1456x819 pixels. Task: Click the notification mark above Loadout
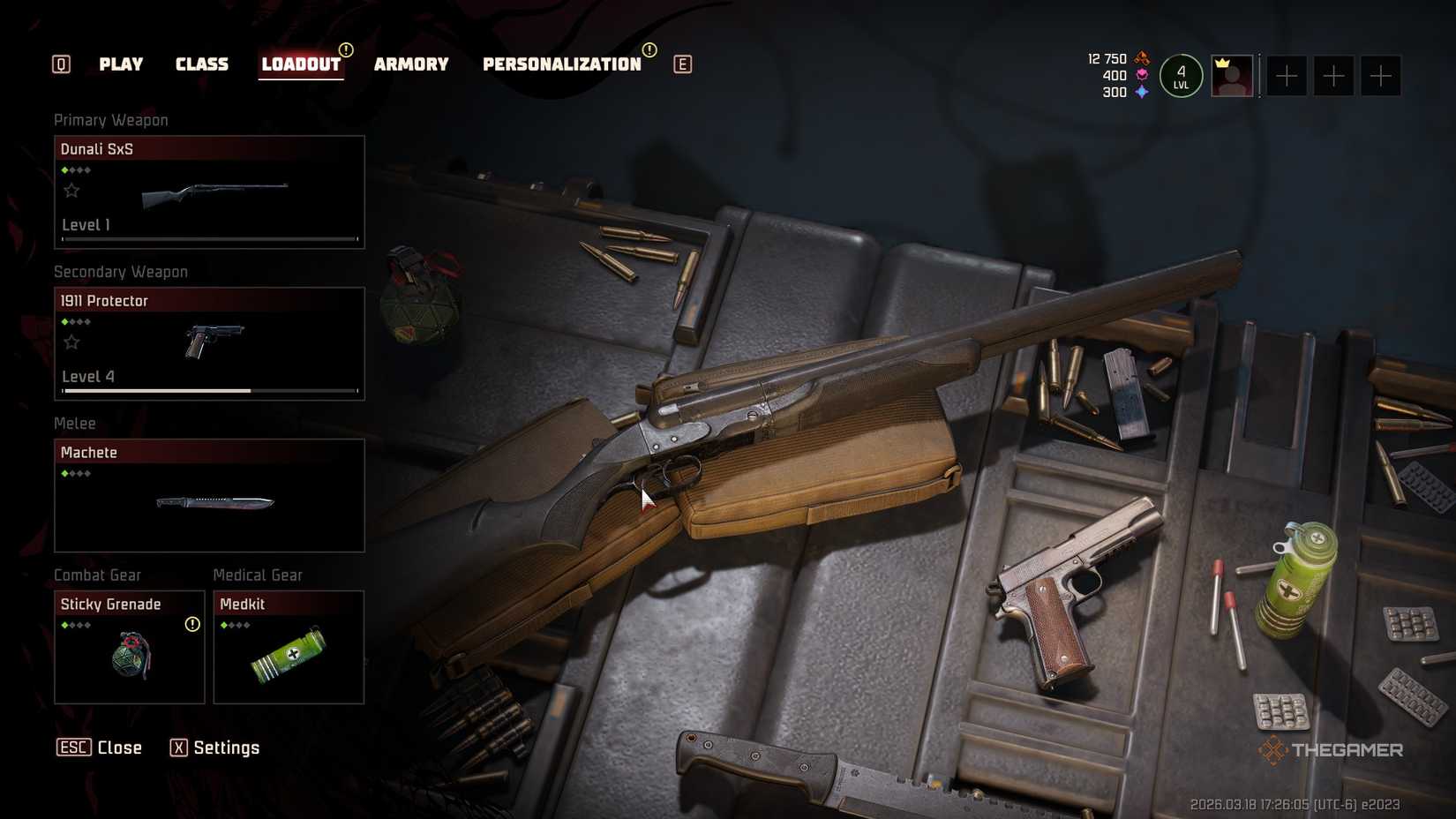[346, 52]
